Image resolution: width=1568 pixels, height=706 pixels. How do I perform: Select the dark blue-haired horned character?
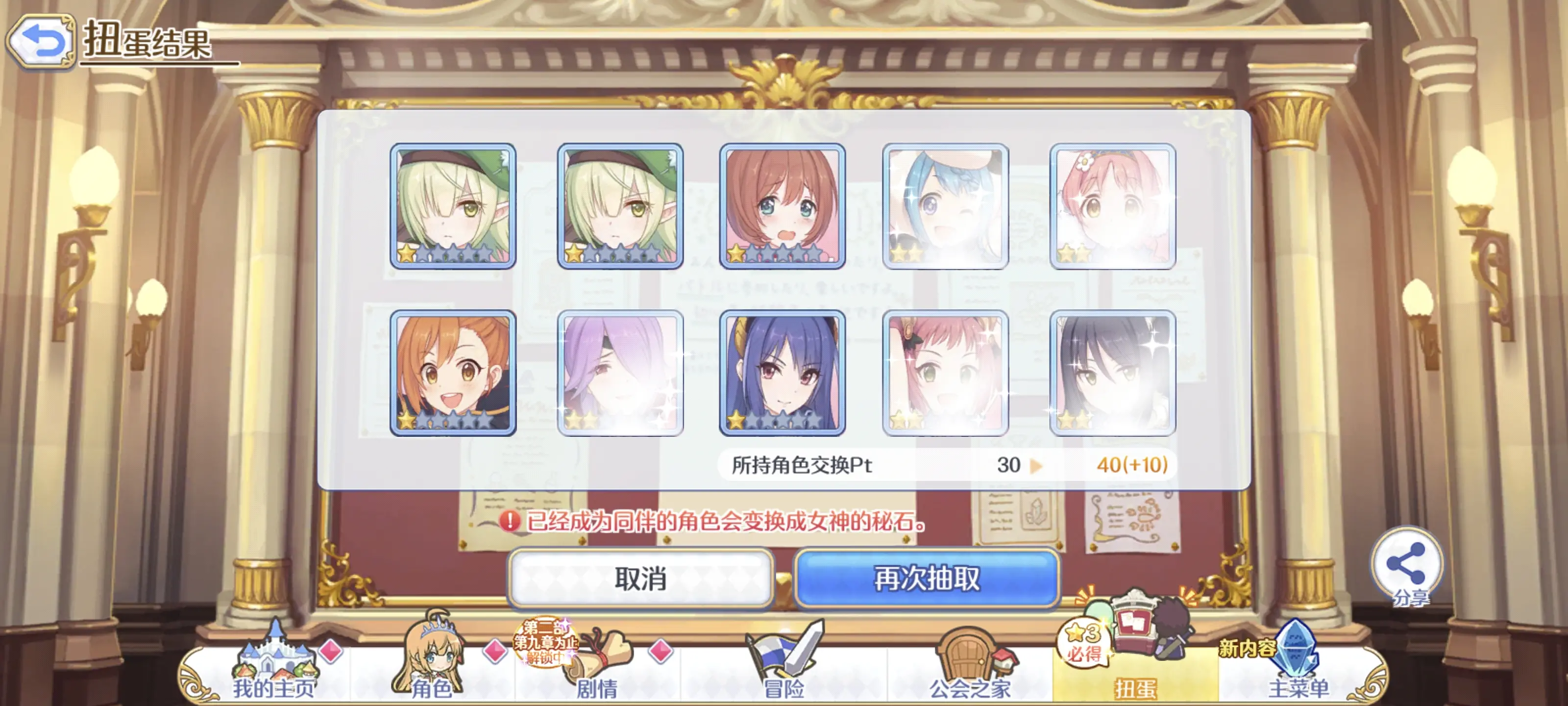tap(782, 373)
